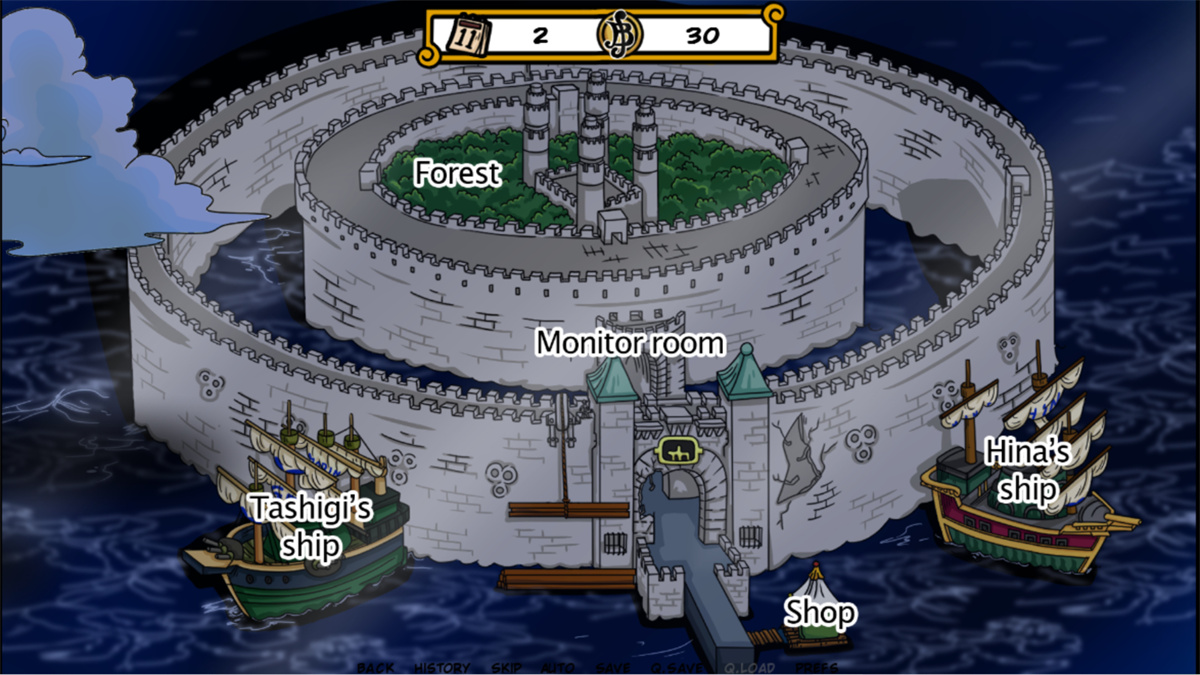Quick load with Q.Load

[x=750, y=667]
